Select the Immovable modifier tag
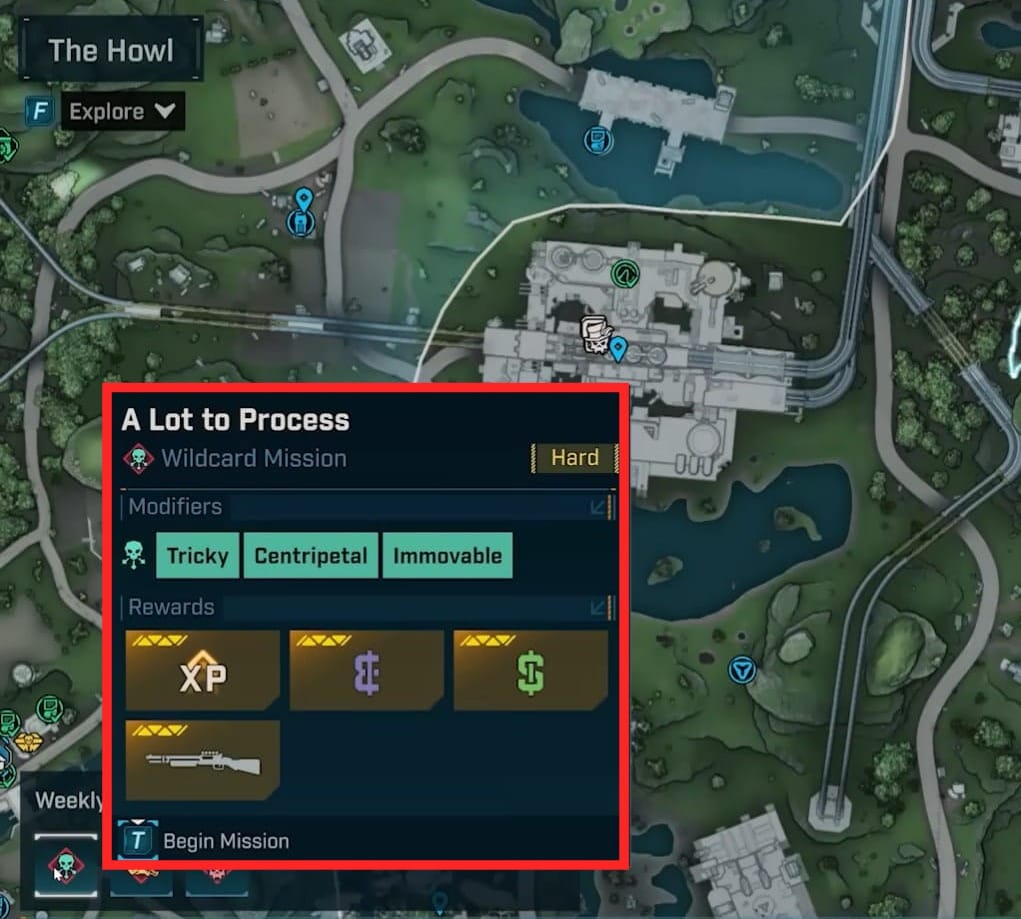1021x919 pixels. [x=447, y=556]
